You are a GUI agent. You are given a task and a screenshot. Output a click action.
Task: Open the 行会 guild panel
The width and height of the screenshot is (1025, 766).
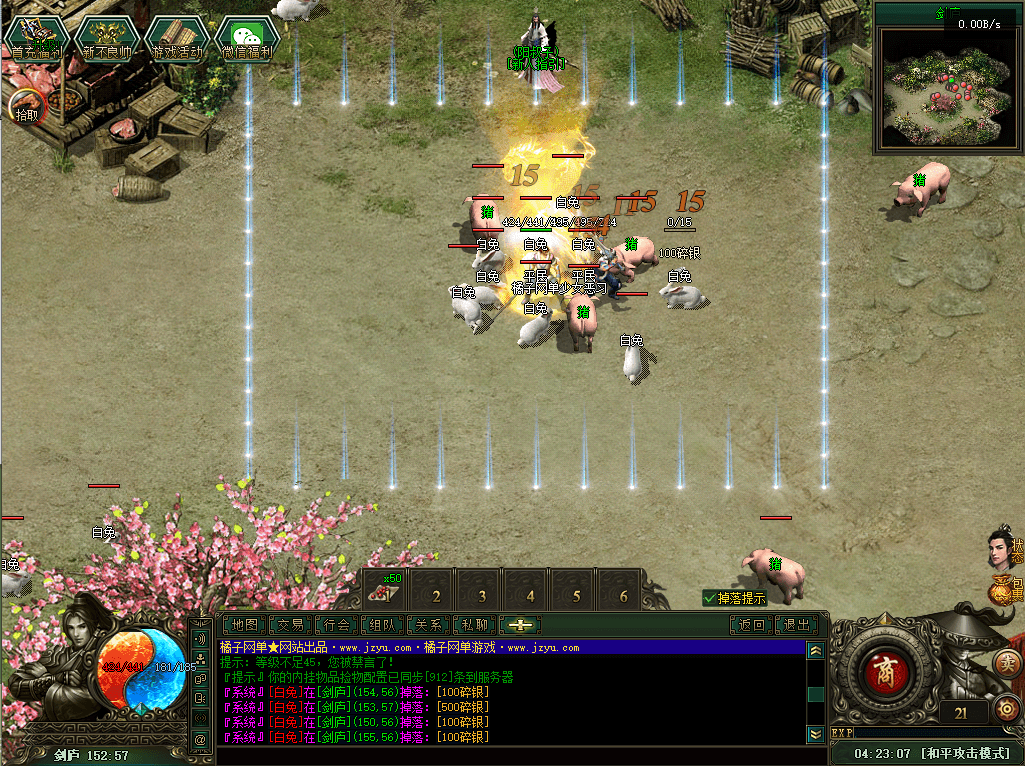pos(338,625)
